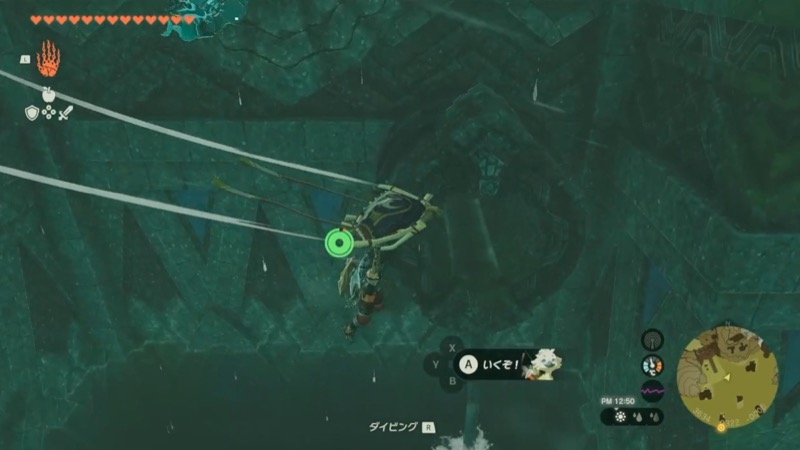Select the orange Ultrahand ability icon
This screenshot has width=800, height=450.
[47, 59]
